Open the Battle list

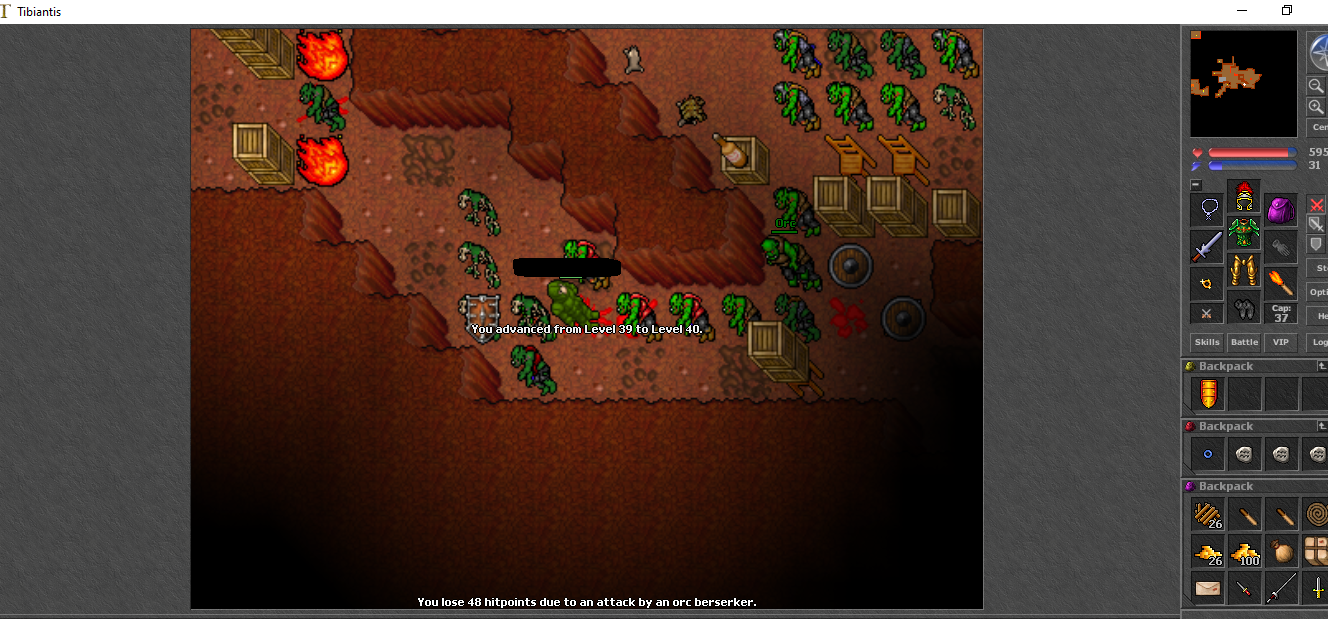click(x=1244, y=342)
